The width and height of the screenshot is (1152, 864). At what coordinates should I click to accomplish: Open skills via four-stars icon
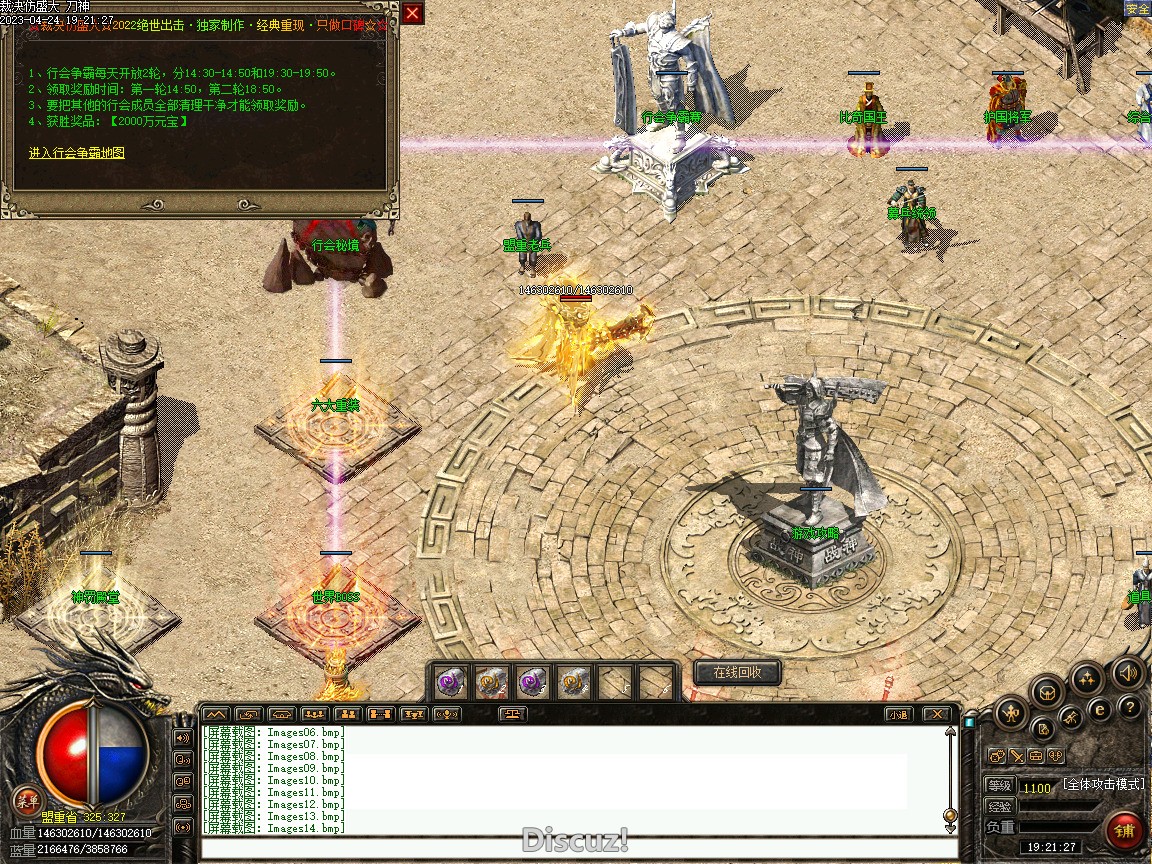[x=1087, y=678]
